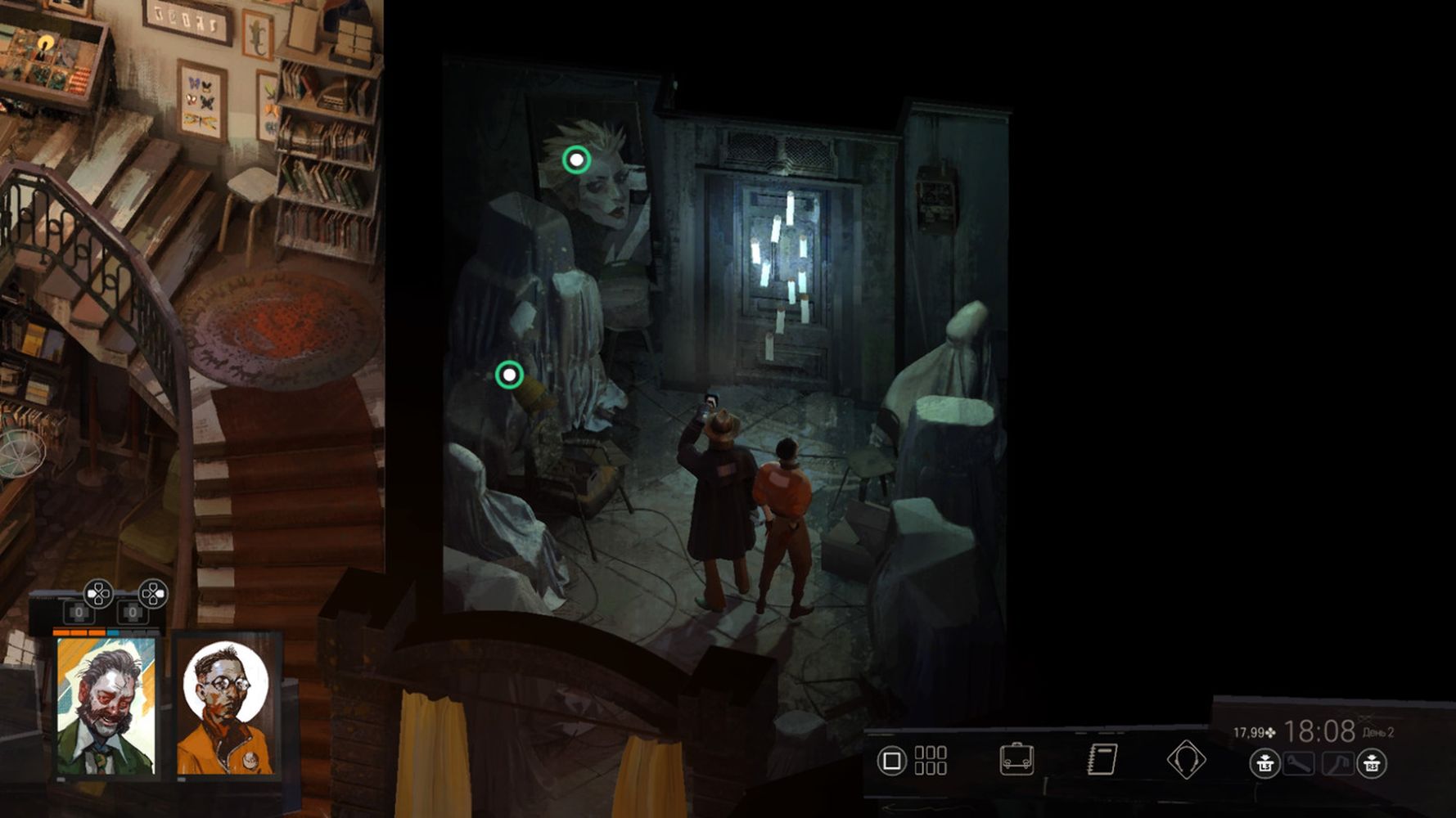Click the six-square grid icon

pos(931,760)
